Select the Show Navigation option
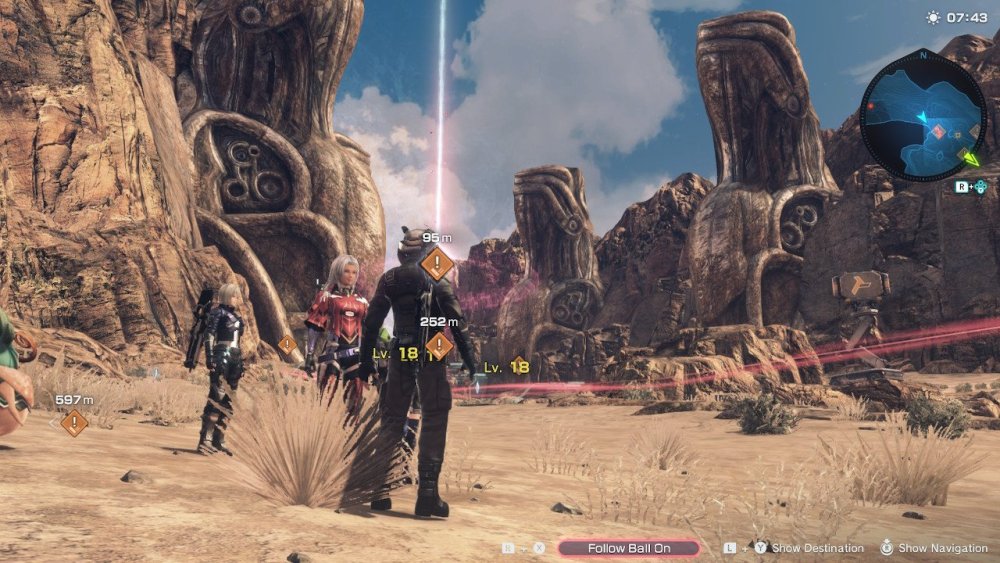Image resolution: width=1000 pixels, height=563 pixels. pyautogui.click(x=942, y=548)
